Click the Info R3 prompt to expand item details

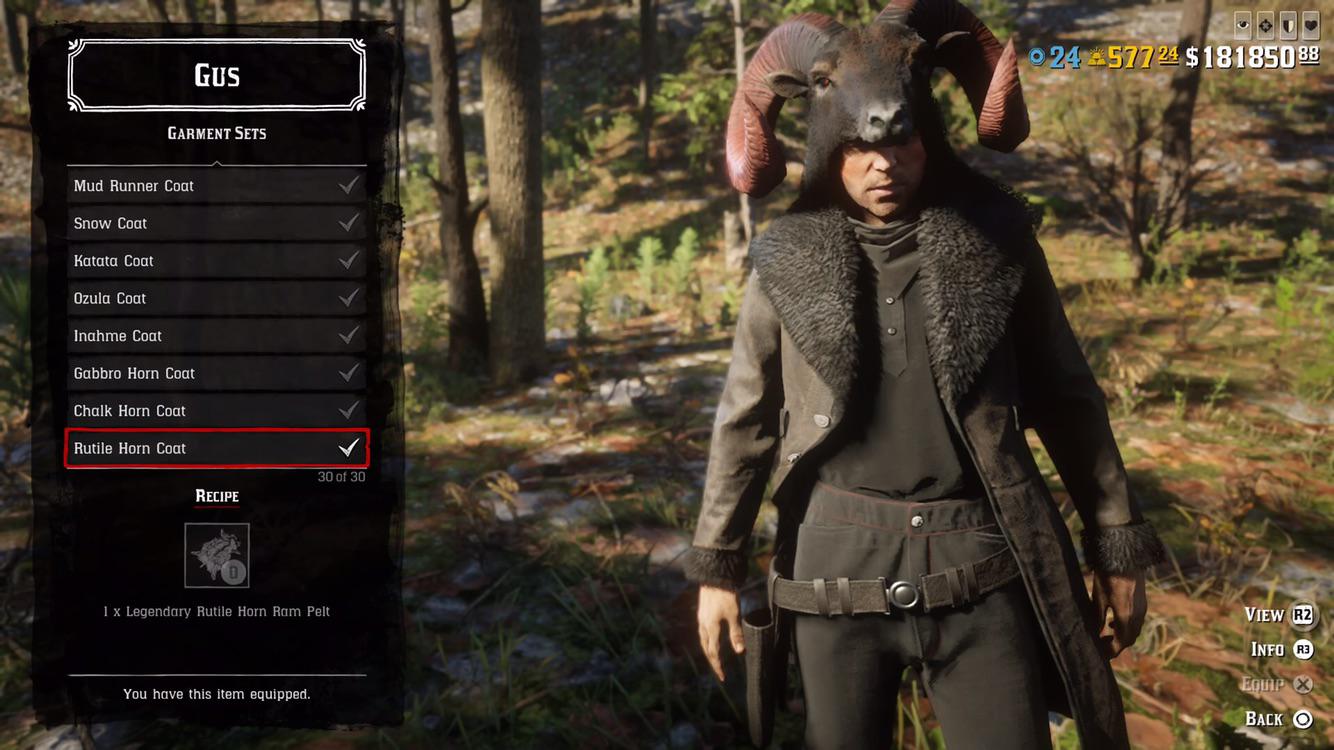coord(1279,649)
